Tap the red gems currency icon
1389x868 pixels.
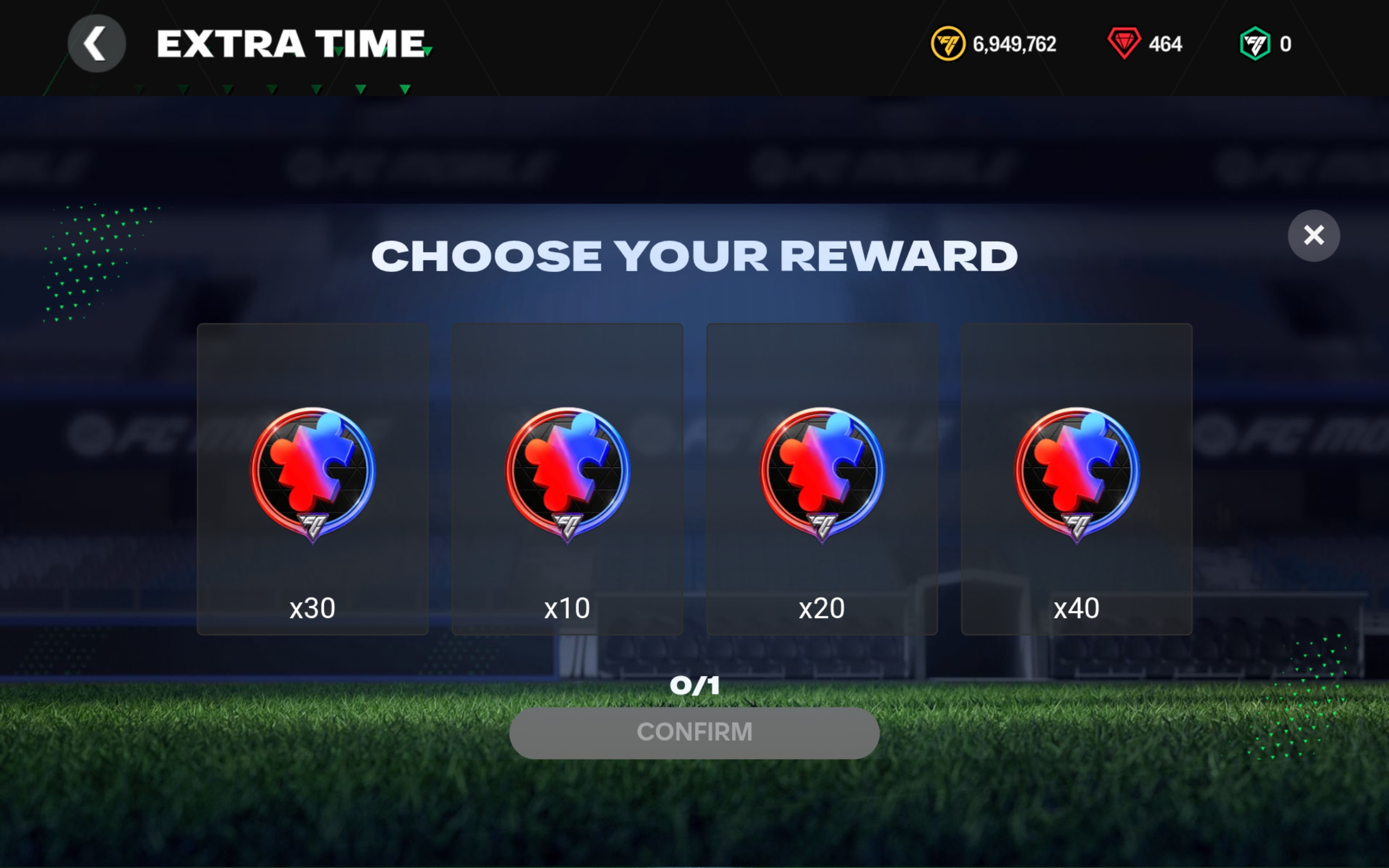click(1124, 43)
